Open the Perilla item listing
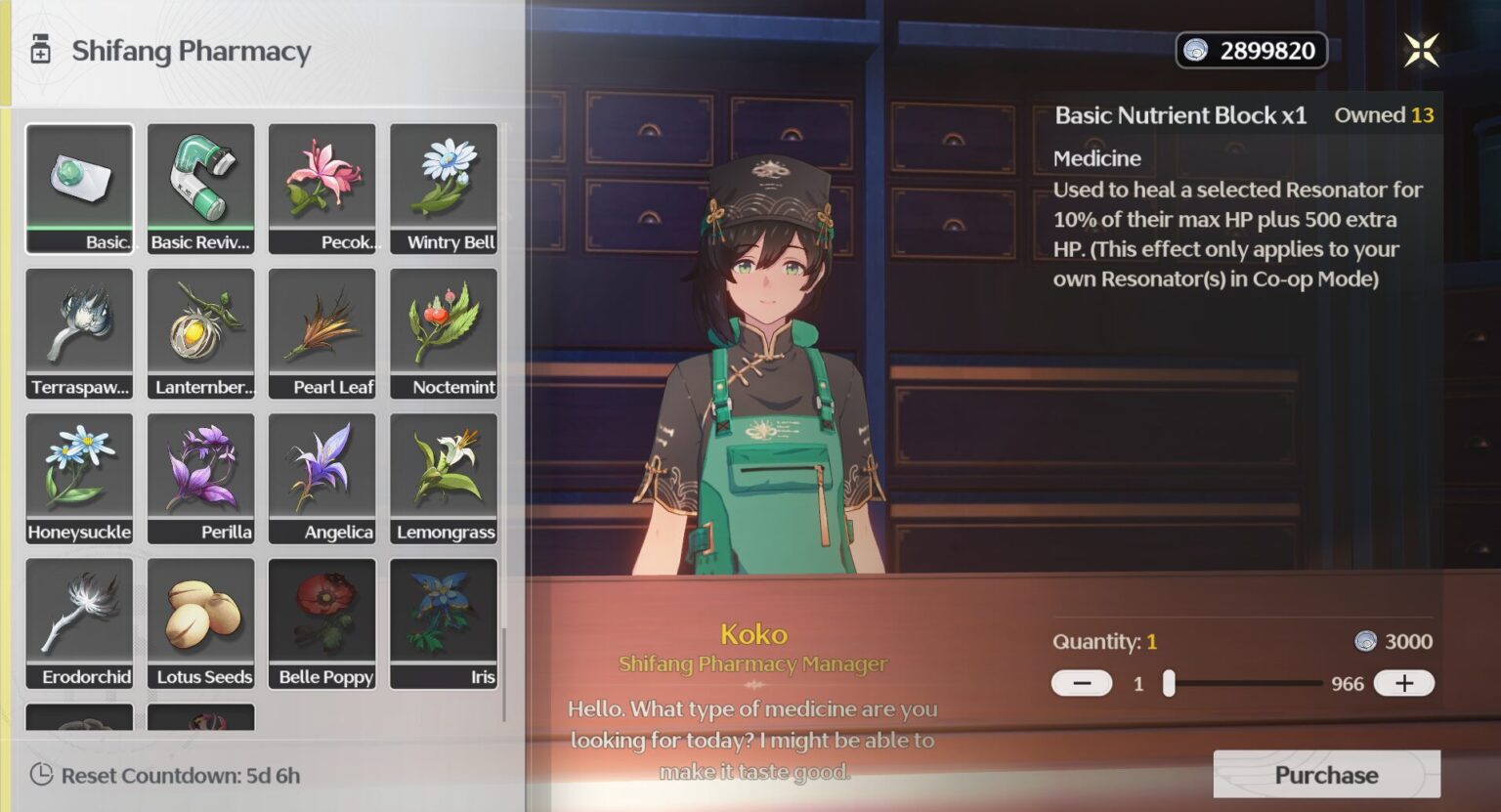 pos(200,476)
